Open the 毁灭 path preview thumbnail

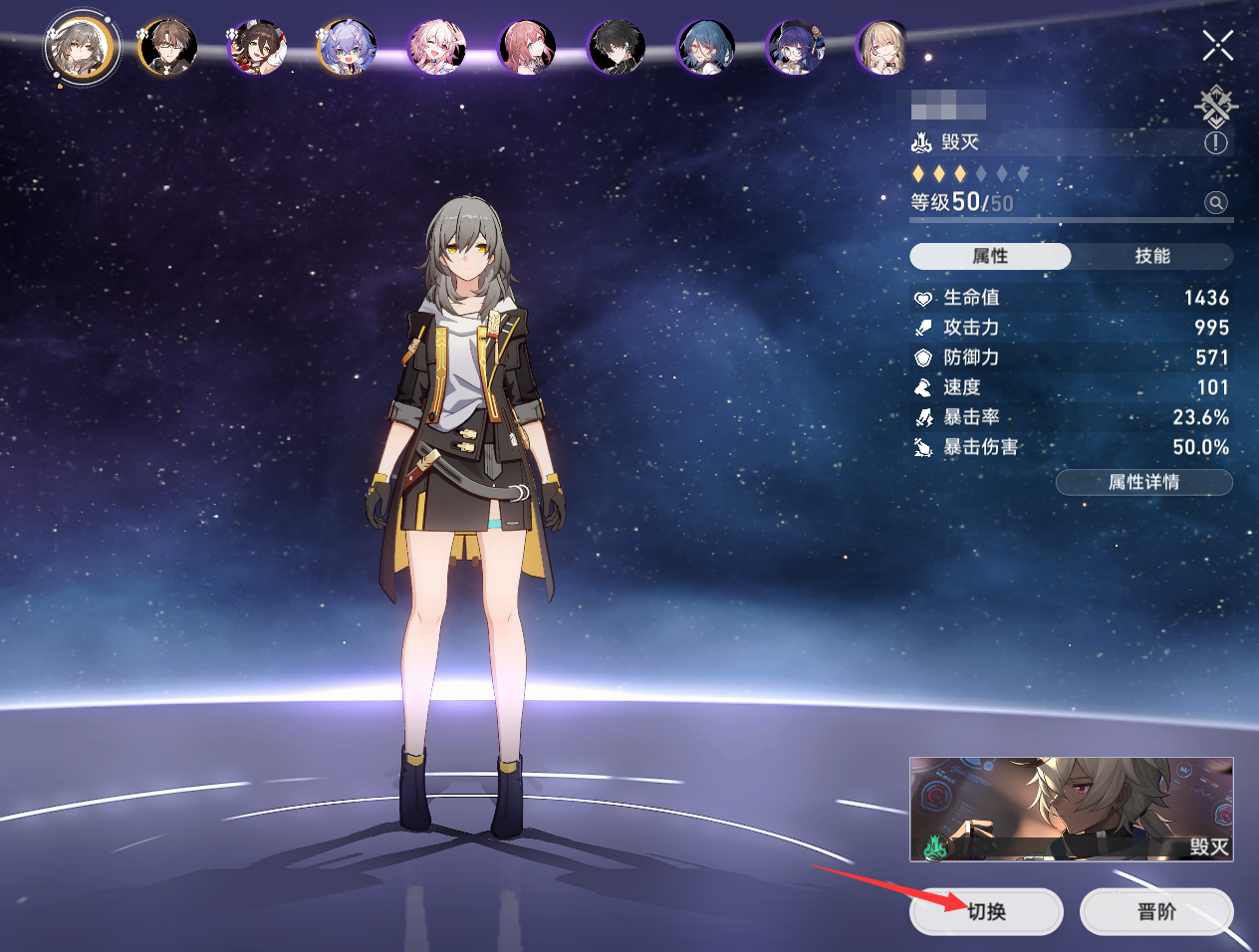1071,809
